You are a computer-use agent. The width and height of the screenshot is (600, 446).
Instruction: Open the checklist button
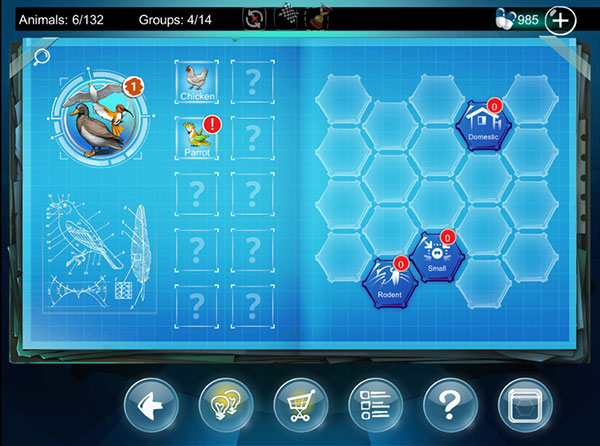tap(375, 407)
